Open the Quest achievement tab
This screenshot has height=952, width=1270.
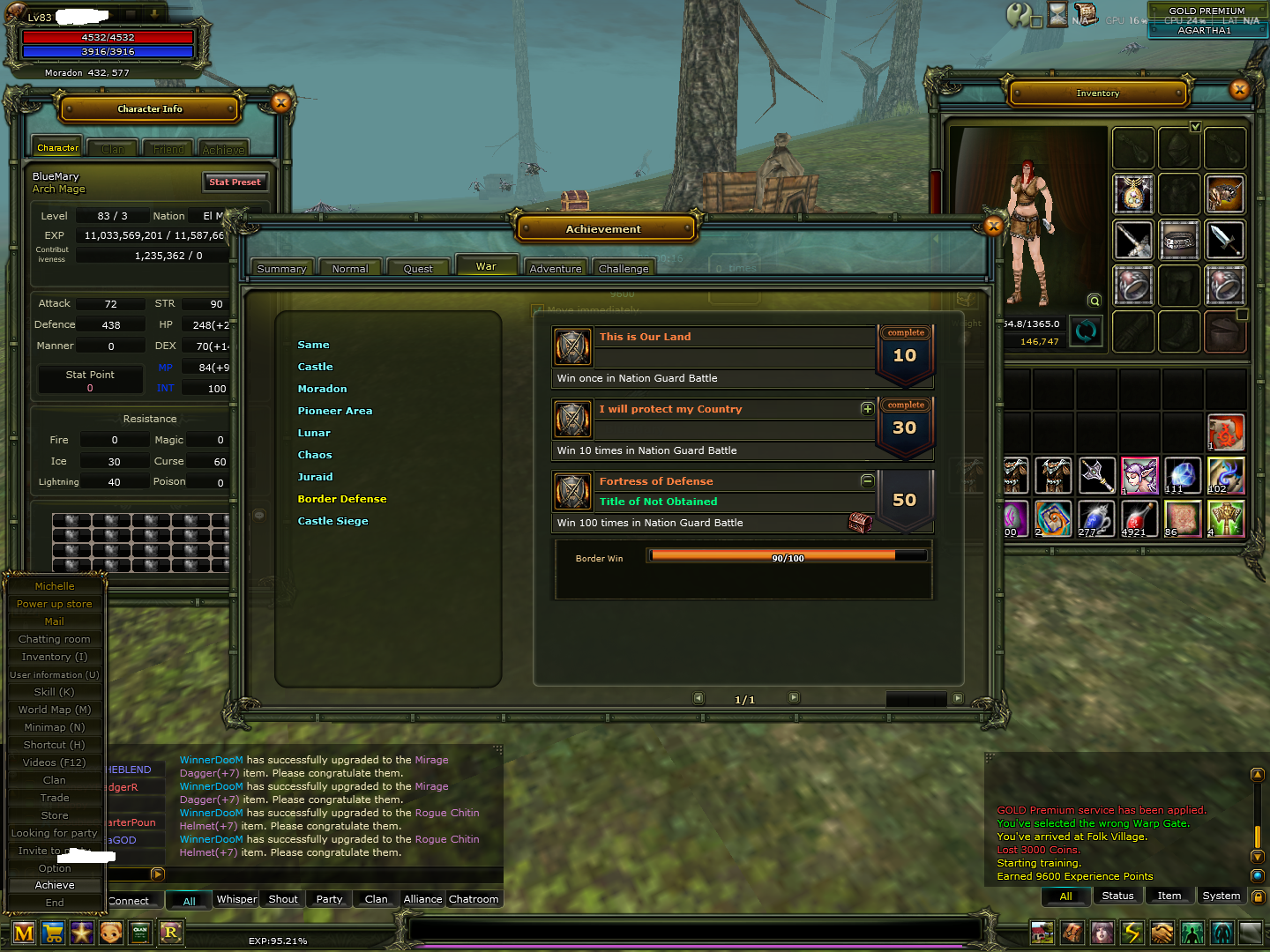[x=418, y=269]
